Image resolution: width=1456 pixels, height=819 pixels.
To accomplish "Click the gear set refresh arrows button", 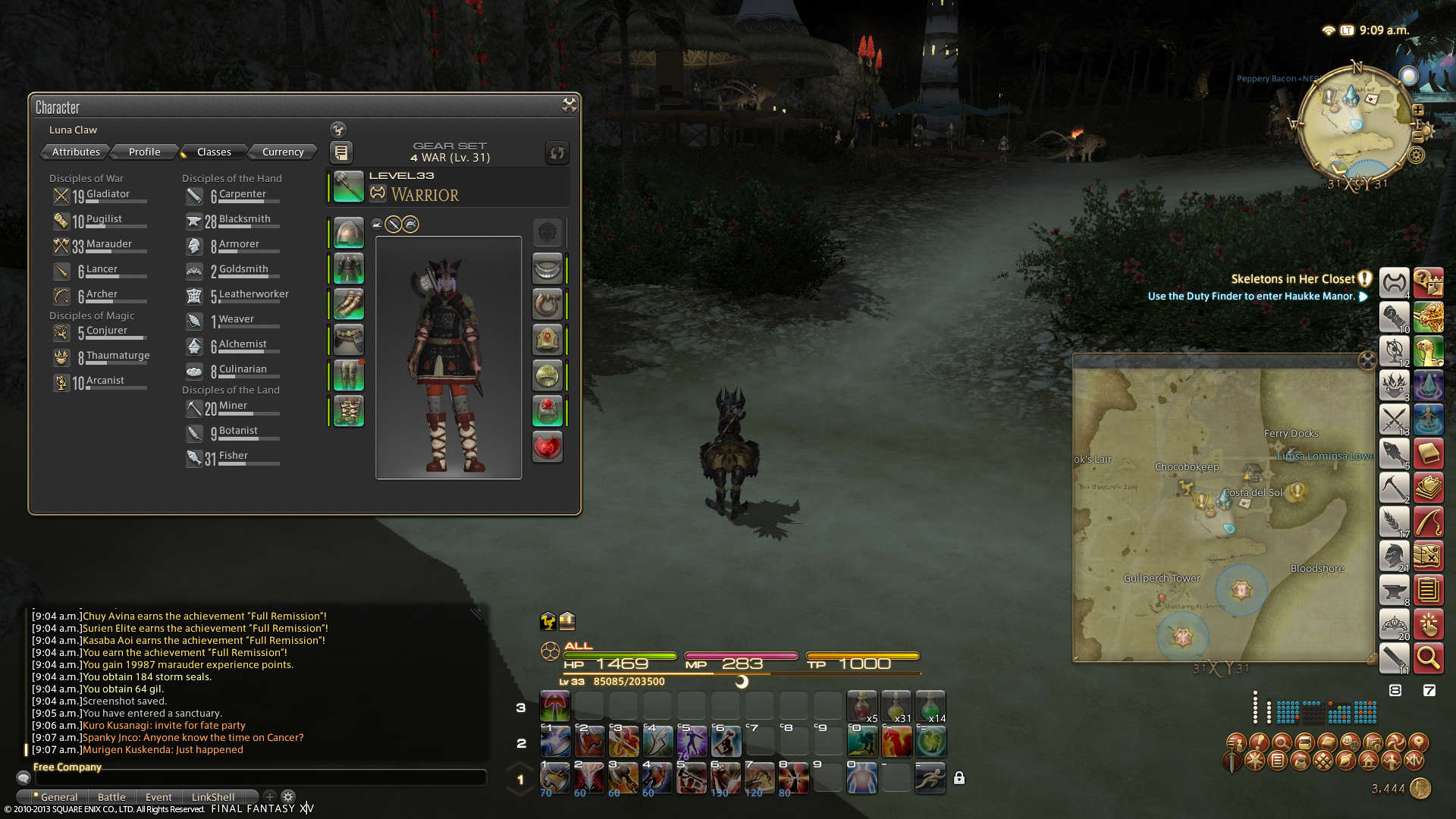I will pyautogui.click(x=557, y=152).
